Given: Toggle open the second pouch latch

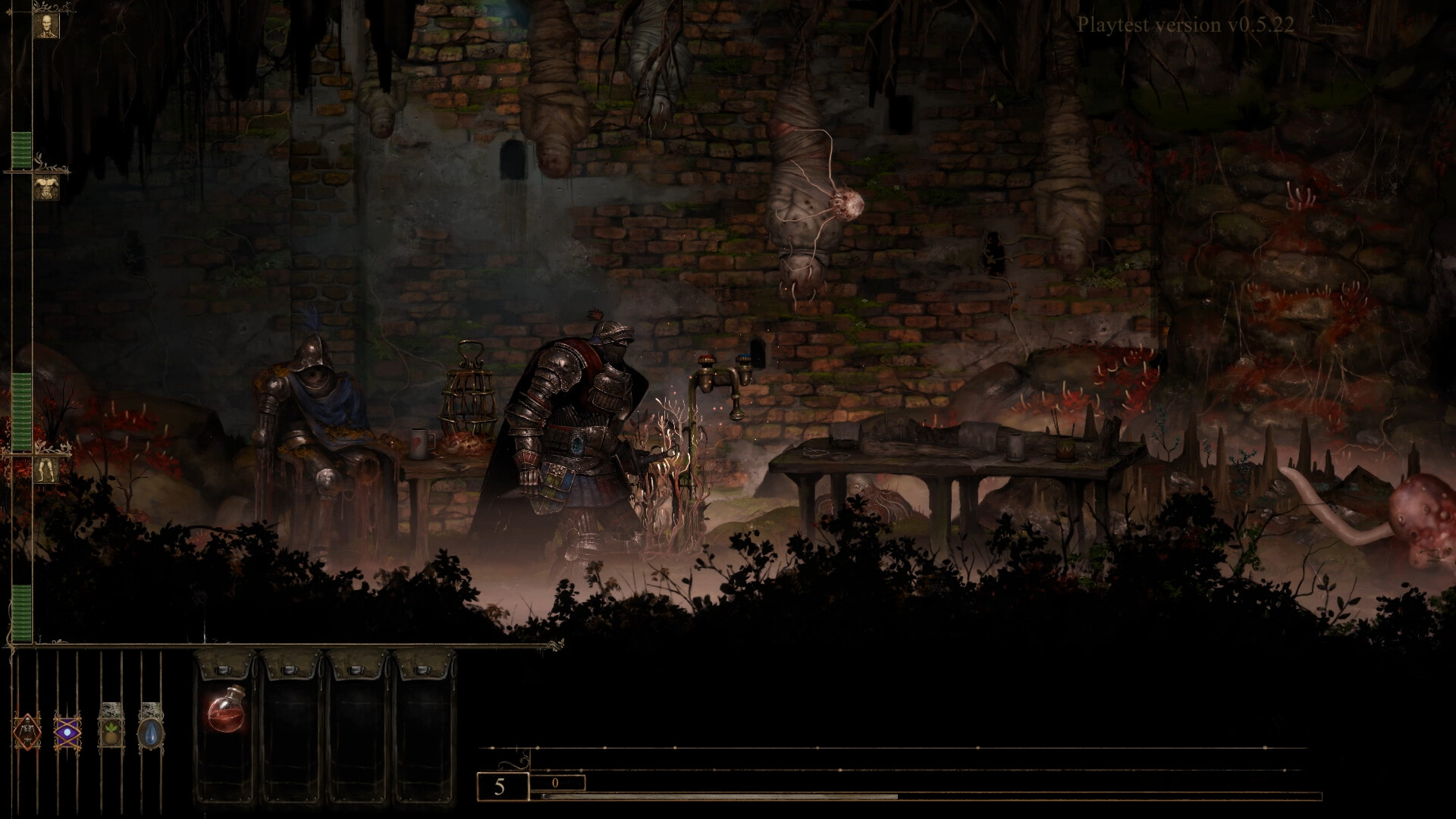Looking at the screenshot, I should [290, 671].
